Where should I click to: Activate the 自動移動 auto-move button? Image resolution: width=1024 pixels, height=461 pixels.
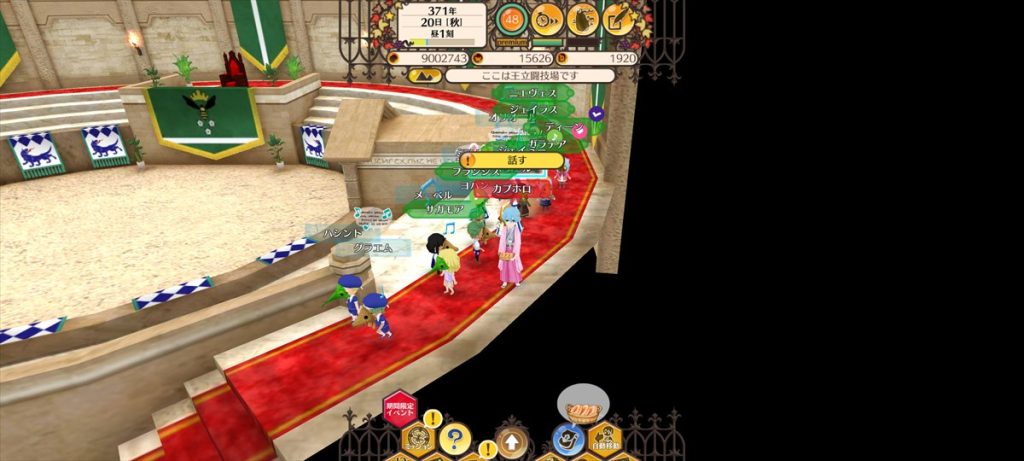607,438
